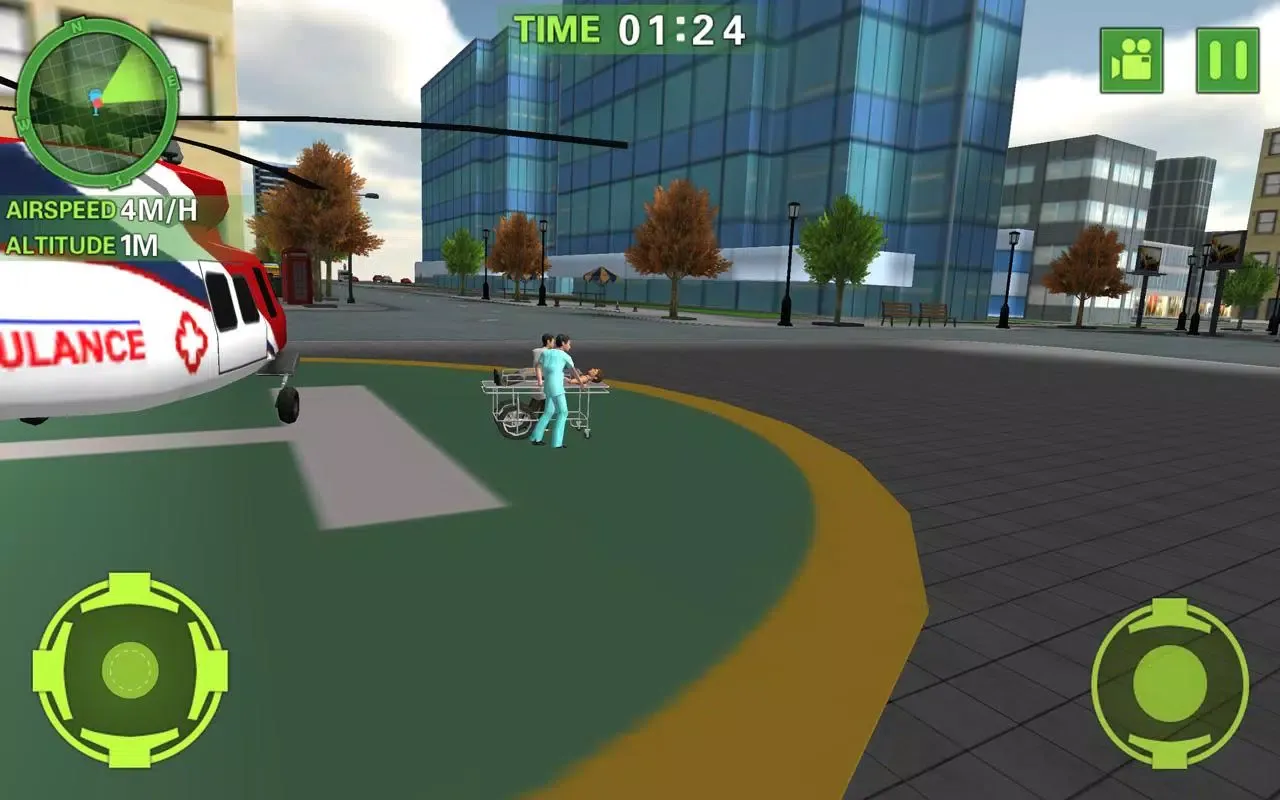Screen dimensions: 1280x800
Task: Tap the TIME header at top center
Action: point(558,28)
